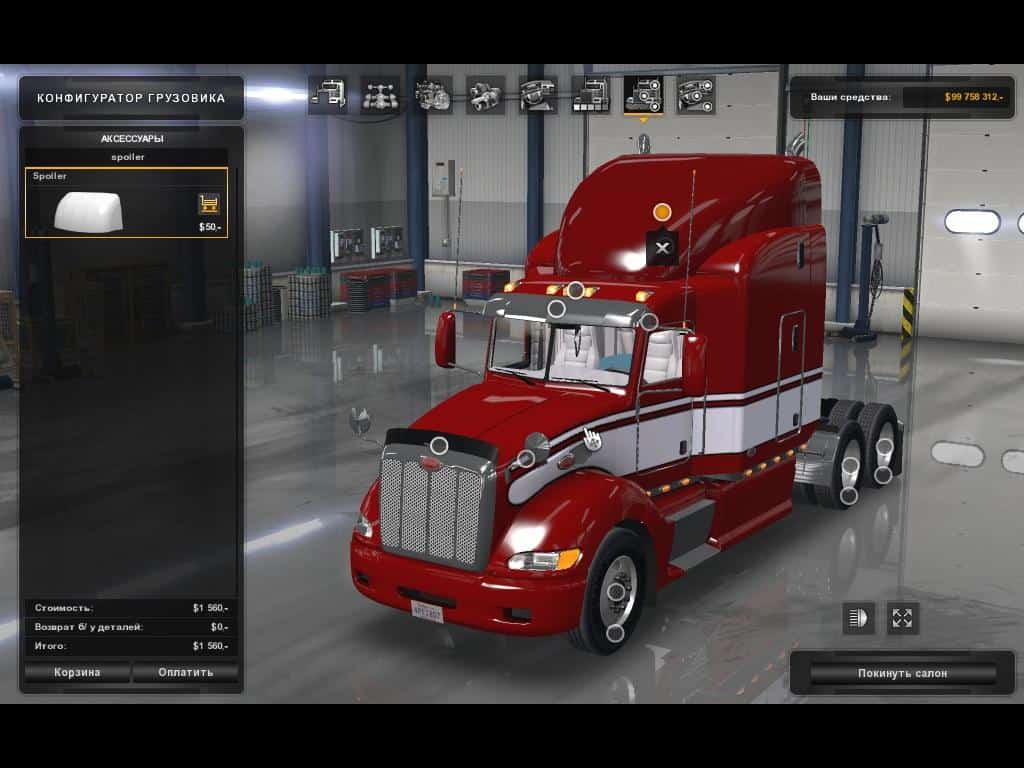Choose the transmission category icon
The image size is (1024, 768).
[485, 95]
